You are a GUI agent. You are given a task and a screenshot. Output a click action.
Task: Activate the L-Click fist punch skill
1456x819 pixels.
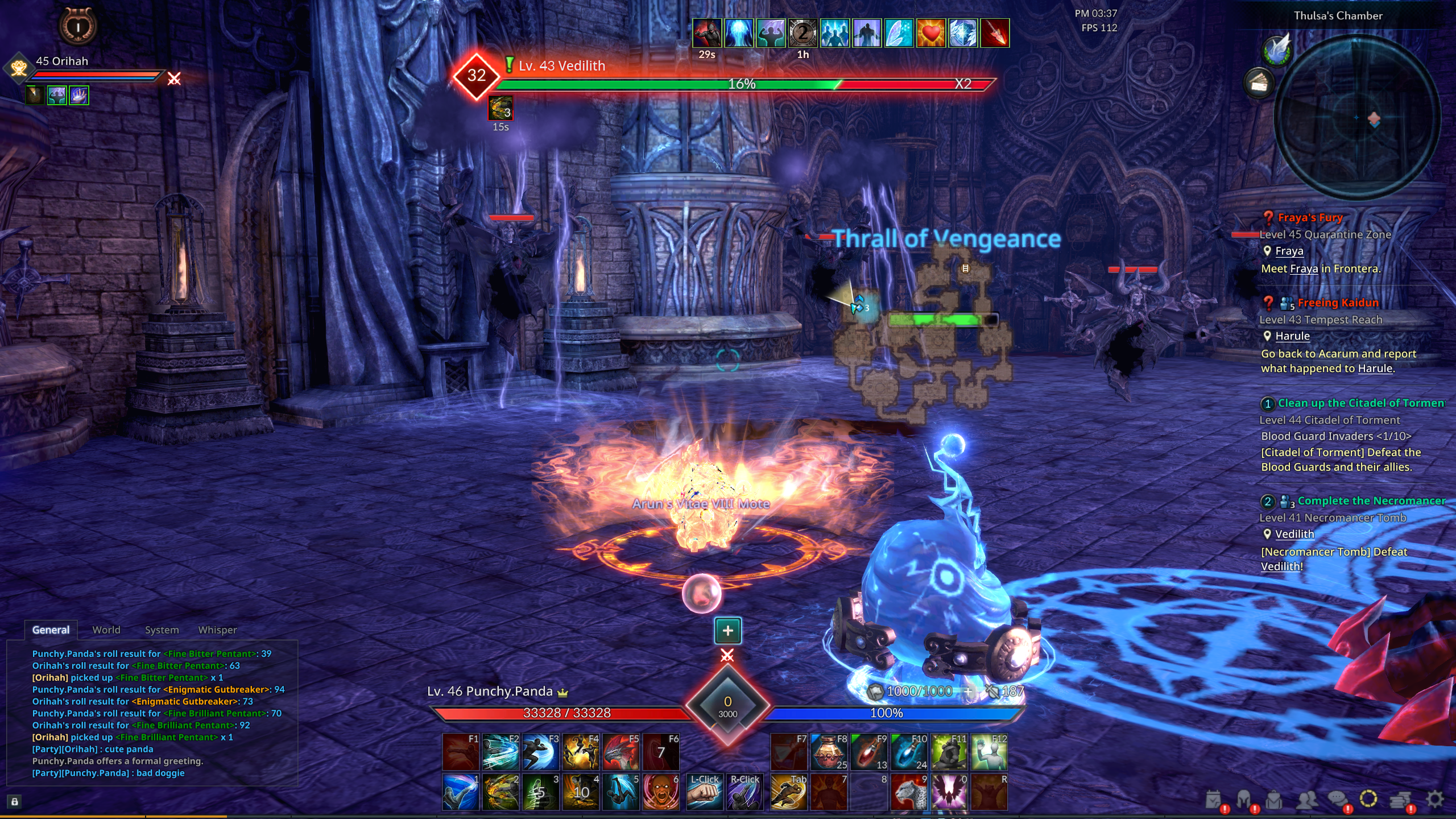coord(705,791)
